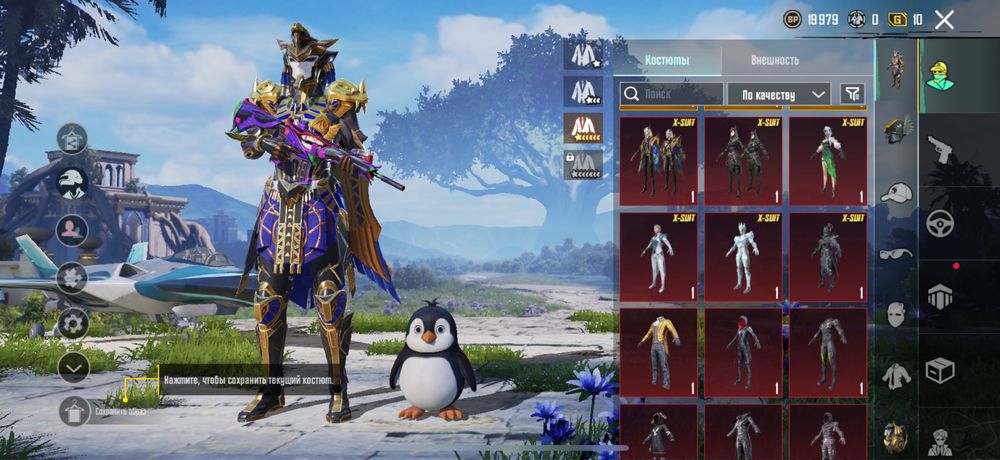Select the red-hooded costume tile

(x=743, y=352)
